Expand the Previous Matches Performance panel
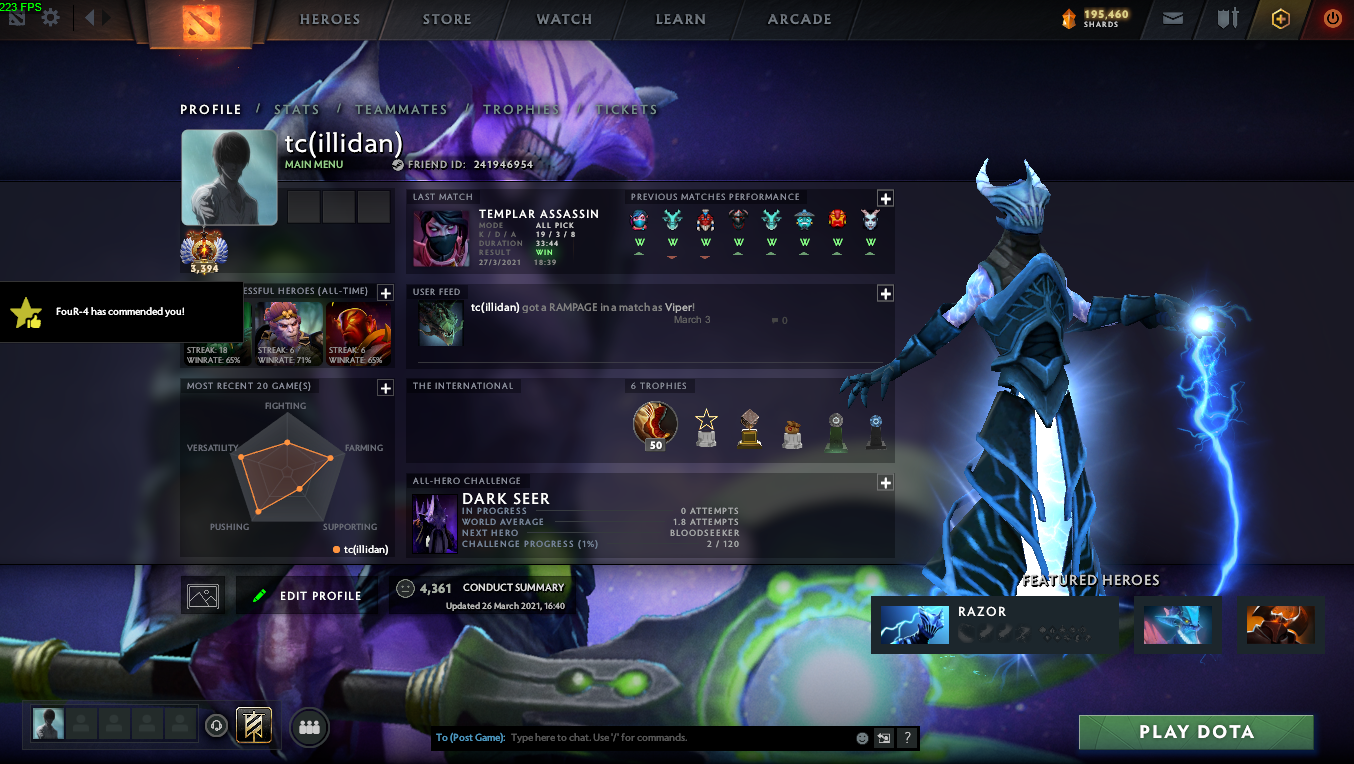Viewport: 1354px width, 764px height. (885, 198)
